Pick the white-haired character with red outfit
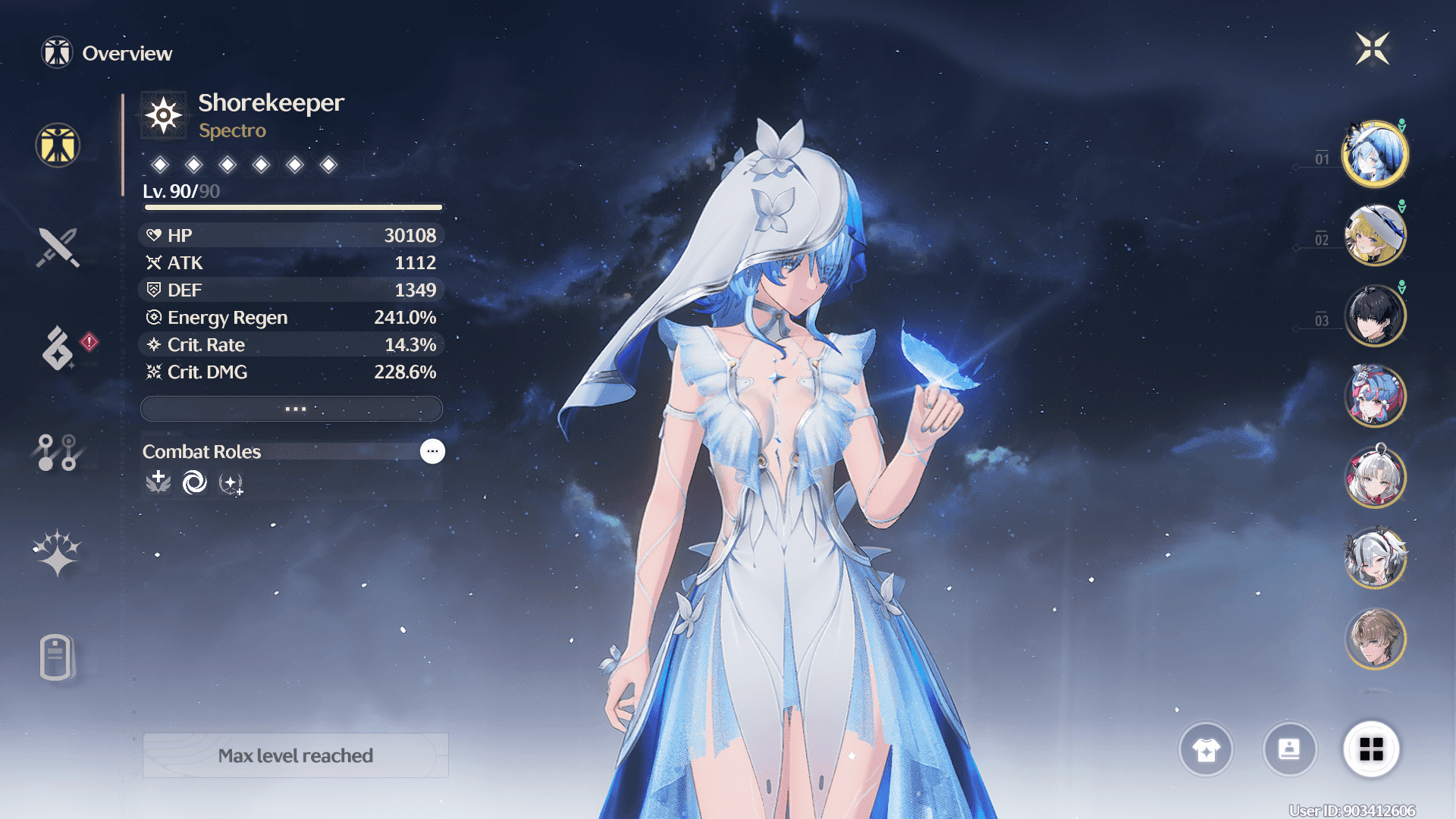The image size is (1456, 819). pos(1375,477)
